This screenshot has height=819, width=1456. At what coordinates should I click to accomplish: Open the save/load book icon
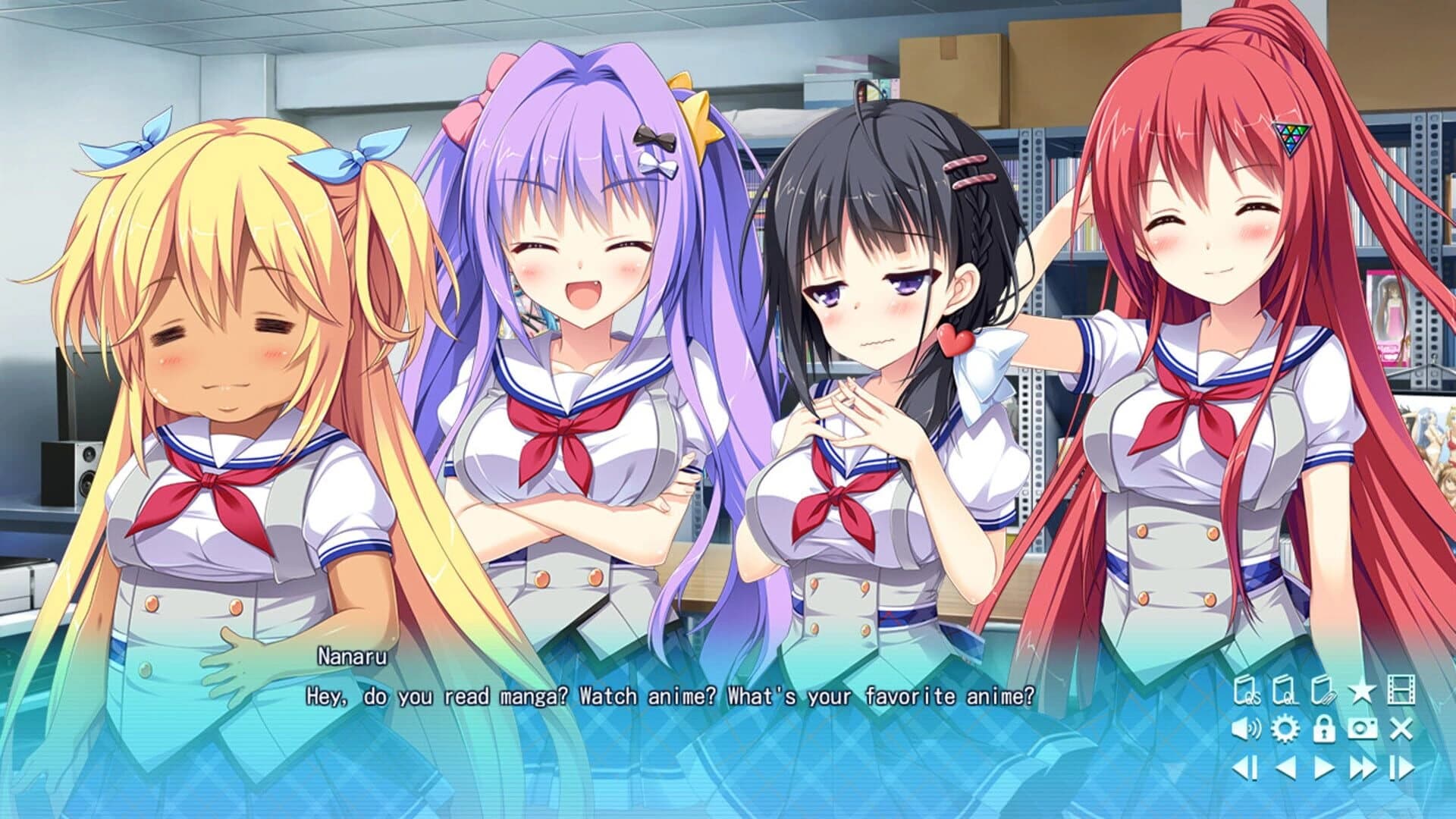pyautogui.click(x=1323, y=690)
